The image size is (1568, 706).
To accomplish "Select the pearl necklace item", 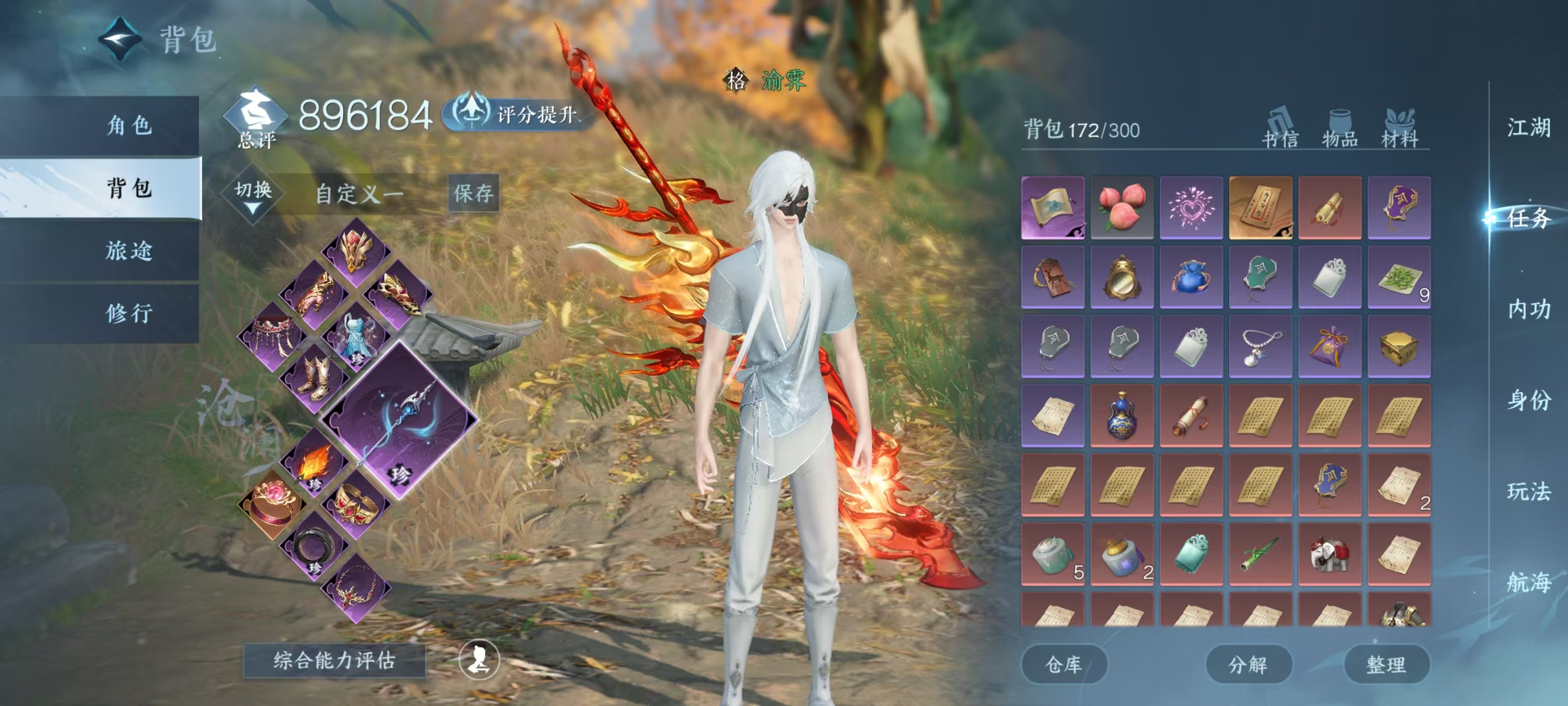I will pyautogui.click(x=1260, y=346).
